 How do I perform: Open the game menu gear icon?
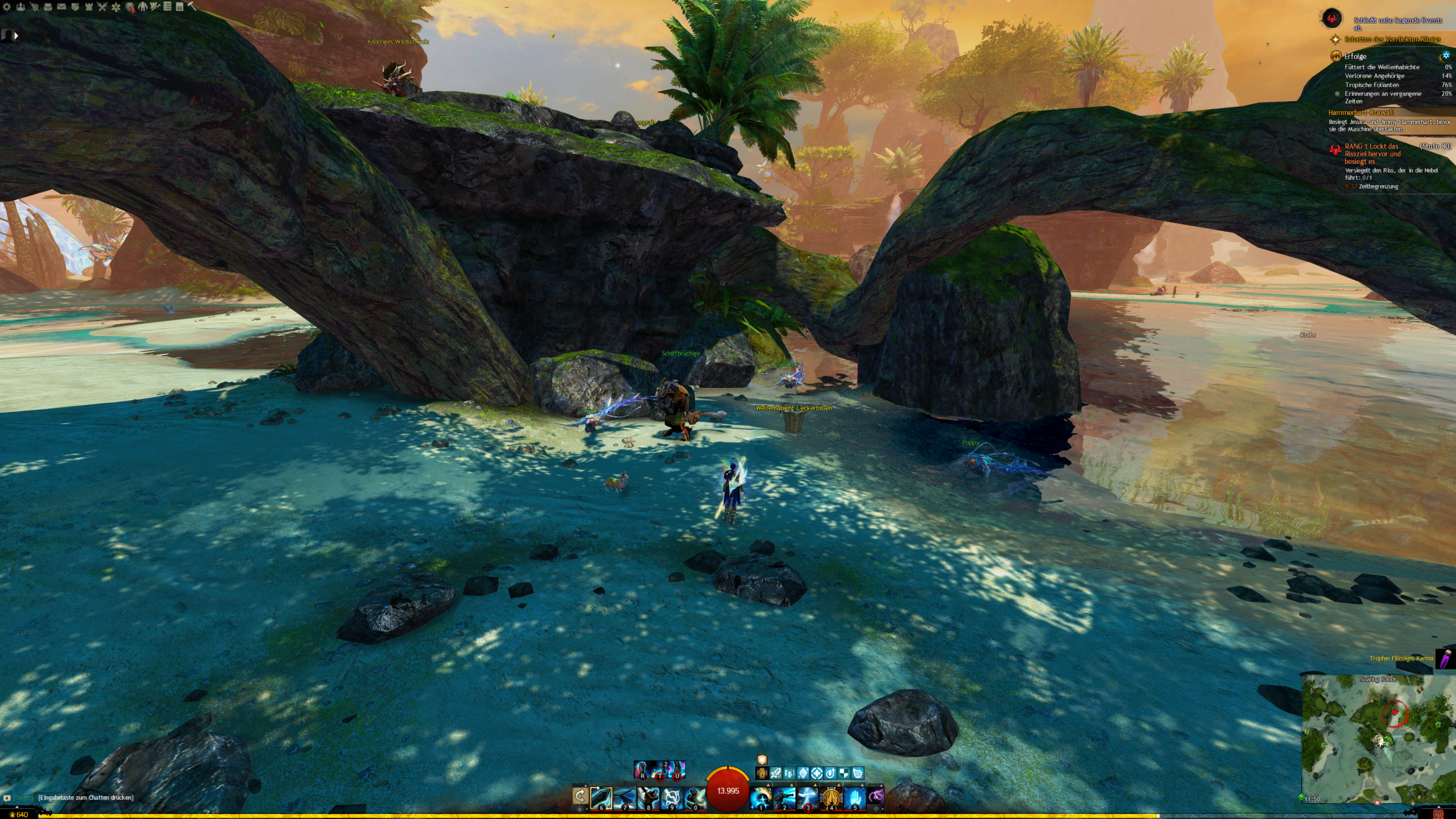(x=7, y=7)
